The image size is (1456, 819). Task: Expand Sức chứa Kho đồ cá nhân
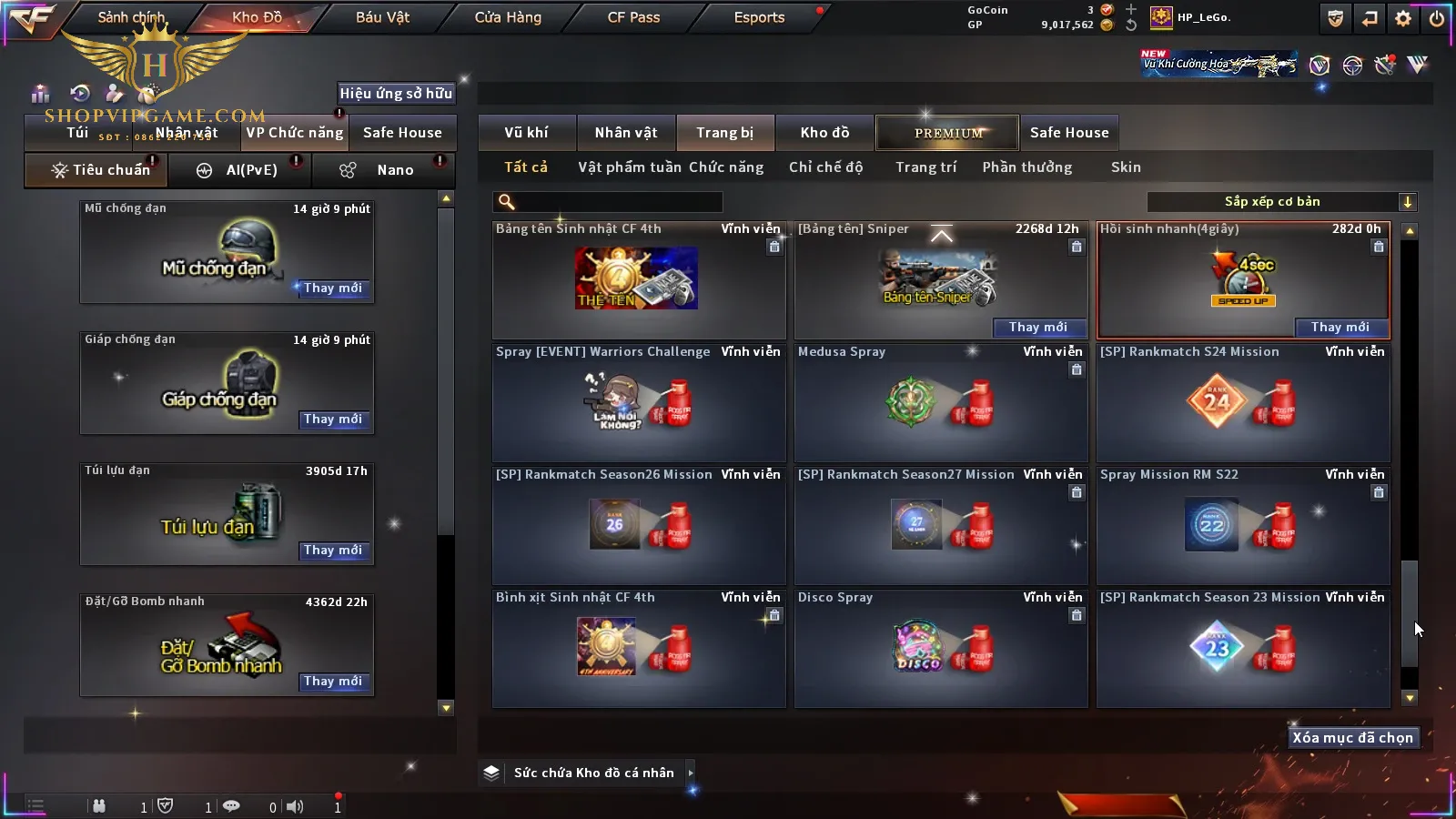click(x=690, y=773)
